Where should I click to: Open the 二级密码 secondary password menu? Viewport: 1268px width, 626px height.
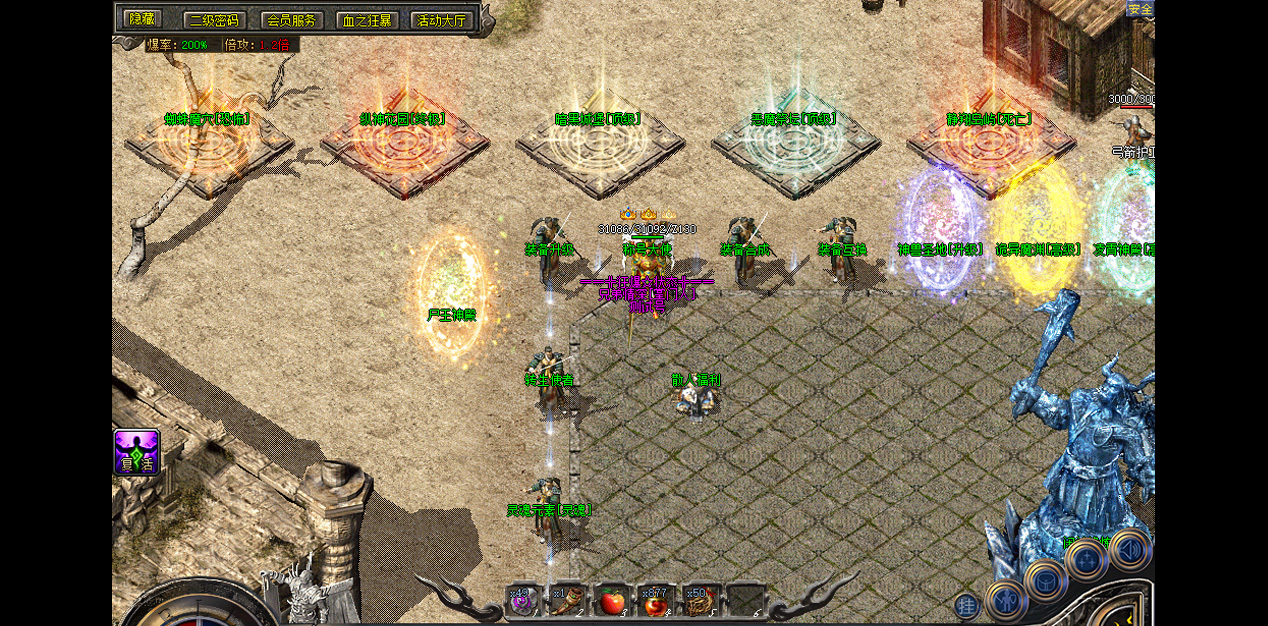point(214,20)
